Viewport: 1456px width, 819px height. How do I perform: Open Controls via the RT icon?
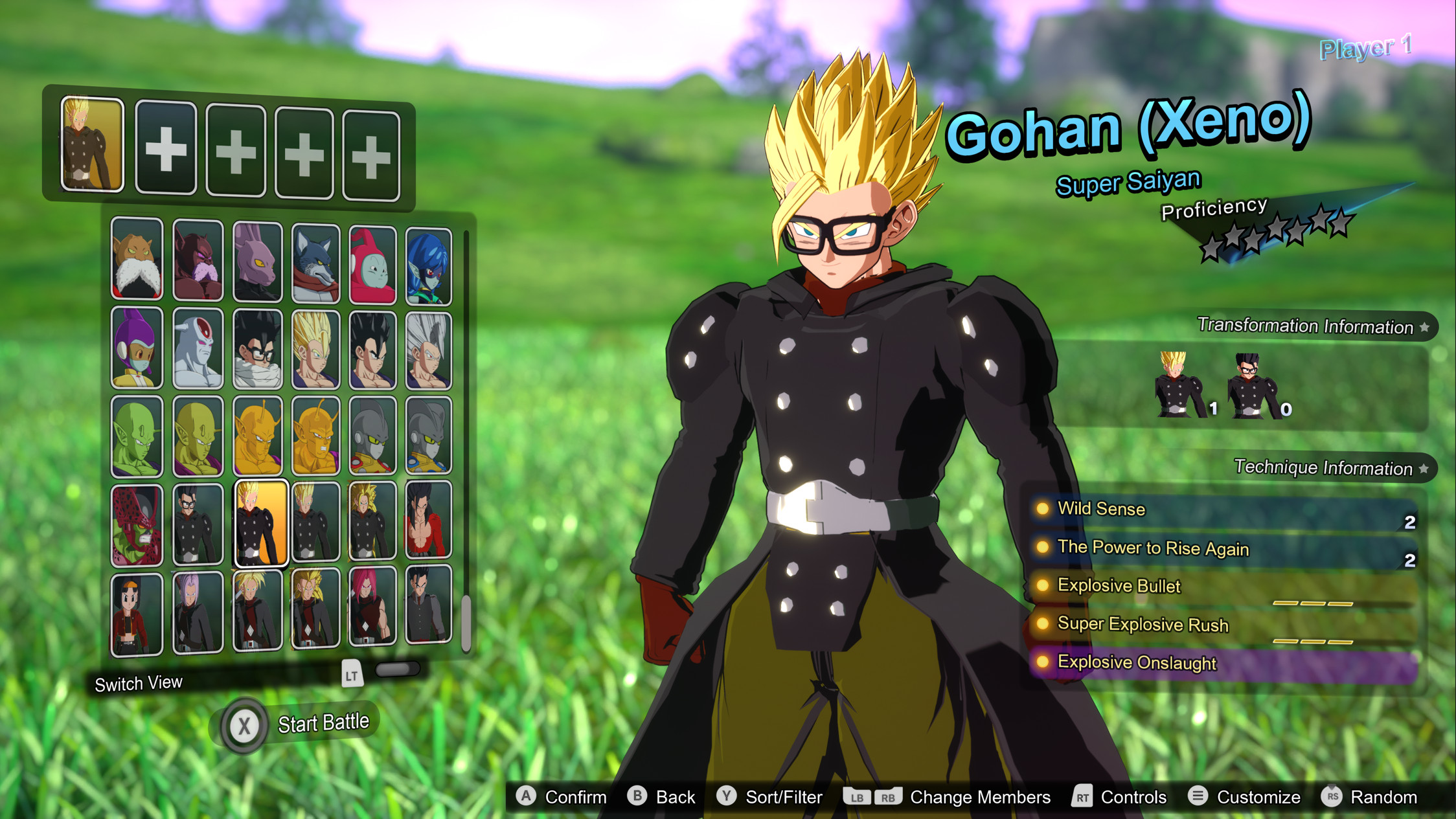coord(1082,797)
